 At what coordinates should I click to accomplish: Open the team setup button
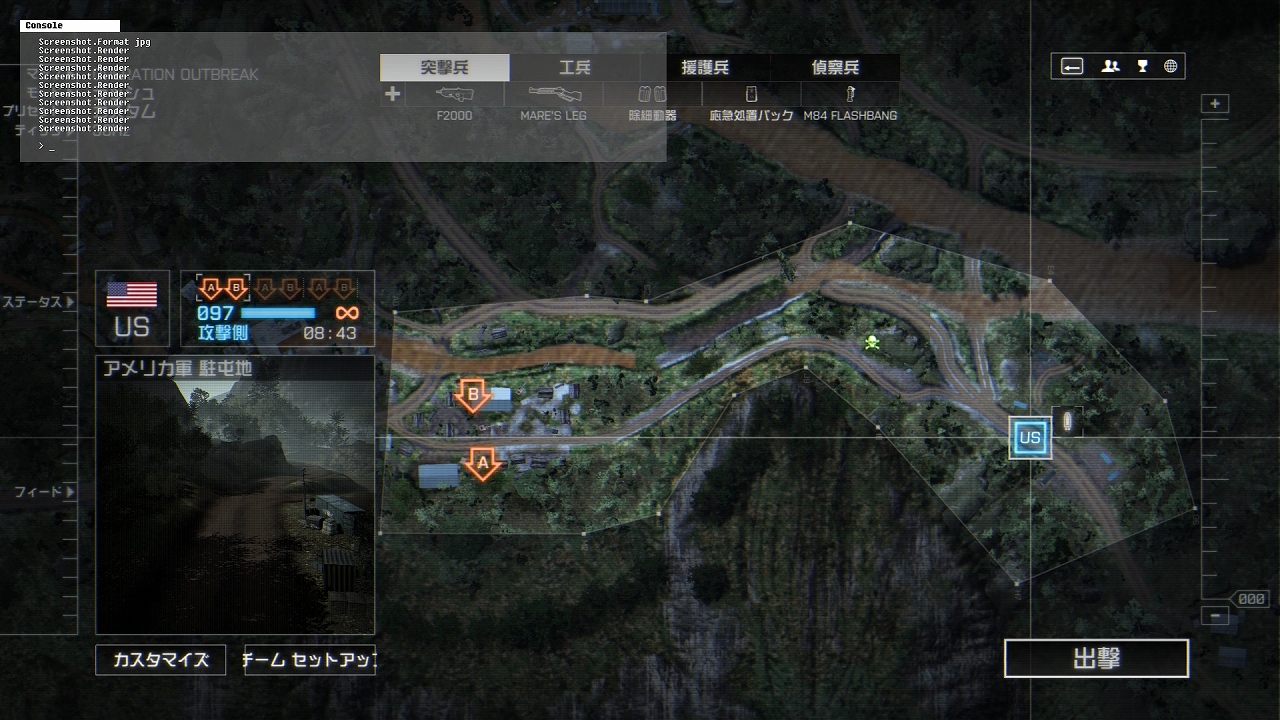point(310,660)
